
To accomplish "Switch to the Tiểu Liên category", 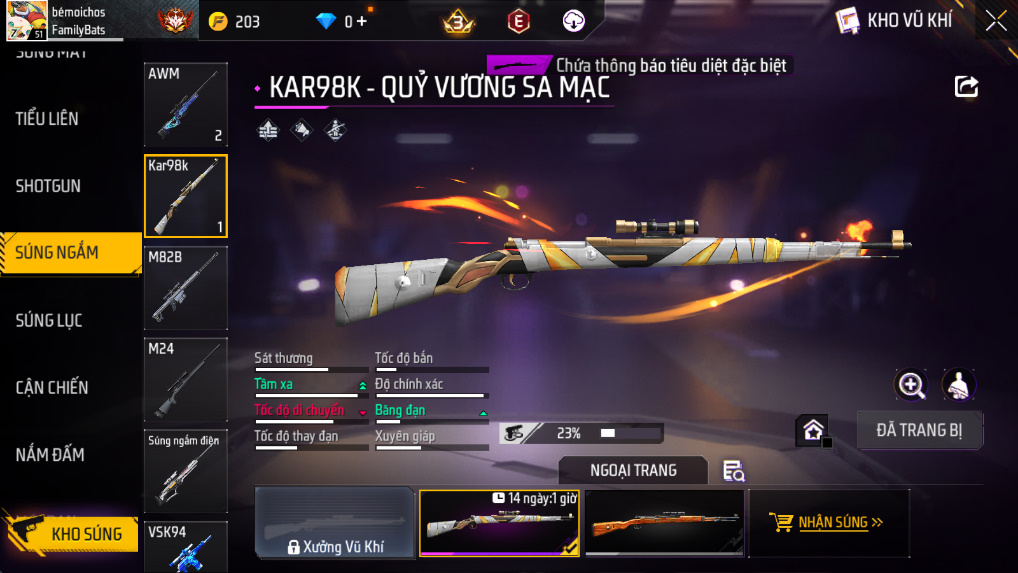I will point(47,119).
